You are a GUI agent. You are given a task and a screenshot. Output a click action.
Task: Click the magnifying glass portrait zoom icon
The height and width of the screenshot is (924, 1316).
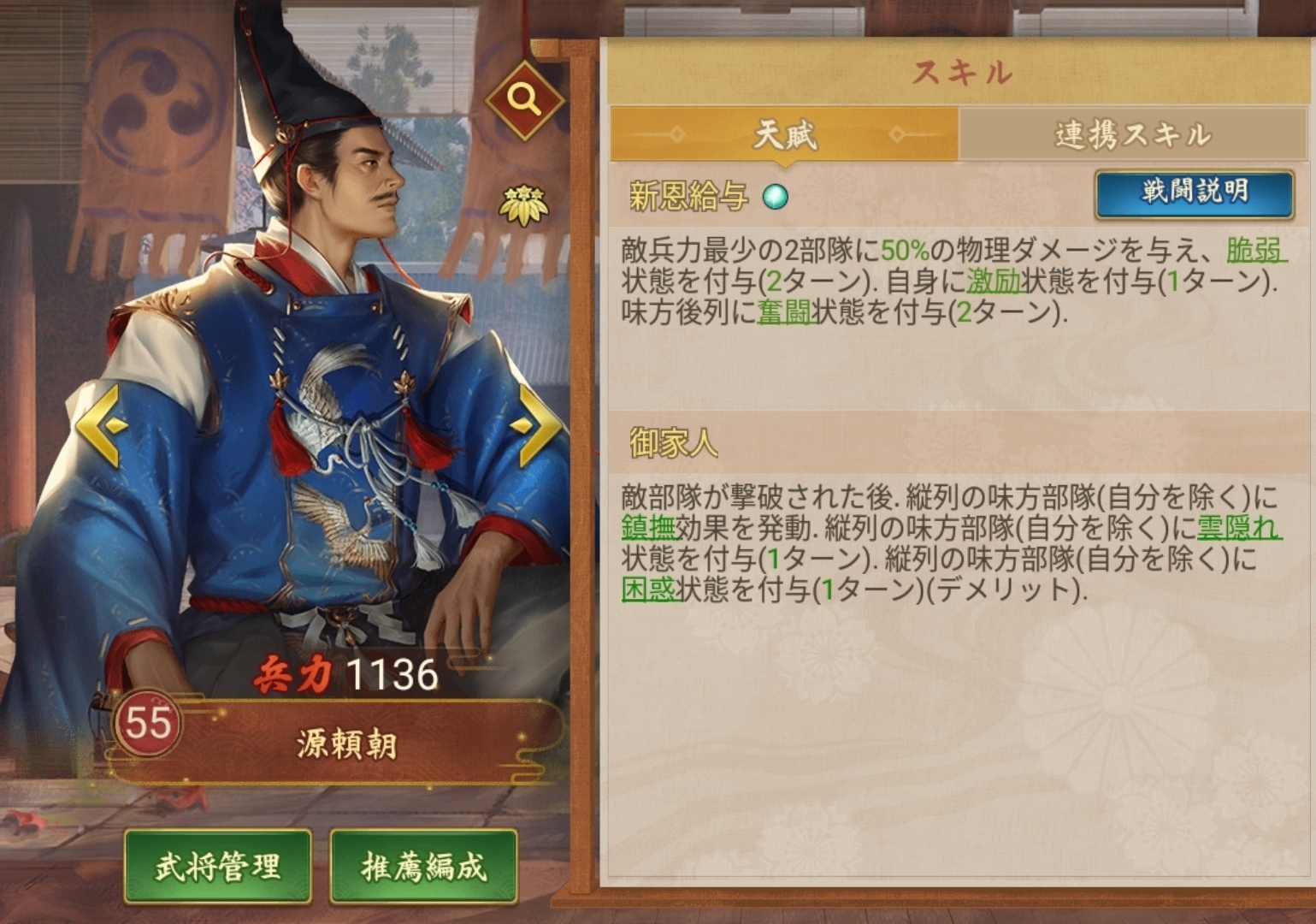[x=524, y=100]
